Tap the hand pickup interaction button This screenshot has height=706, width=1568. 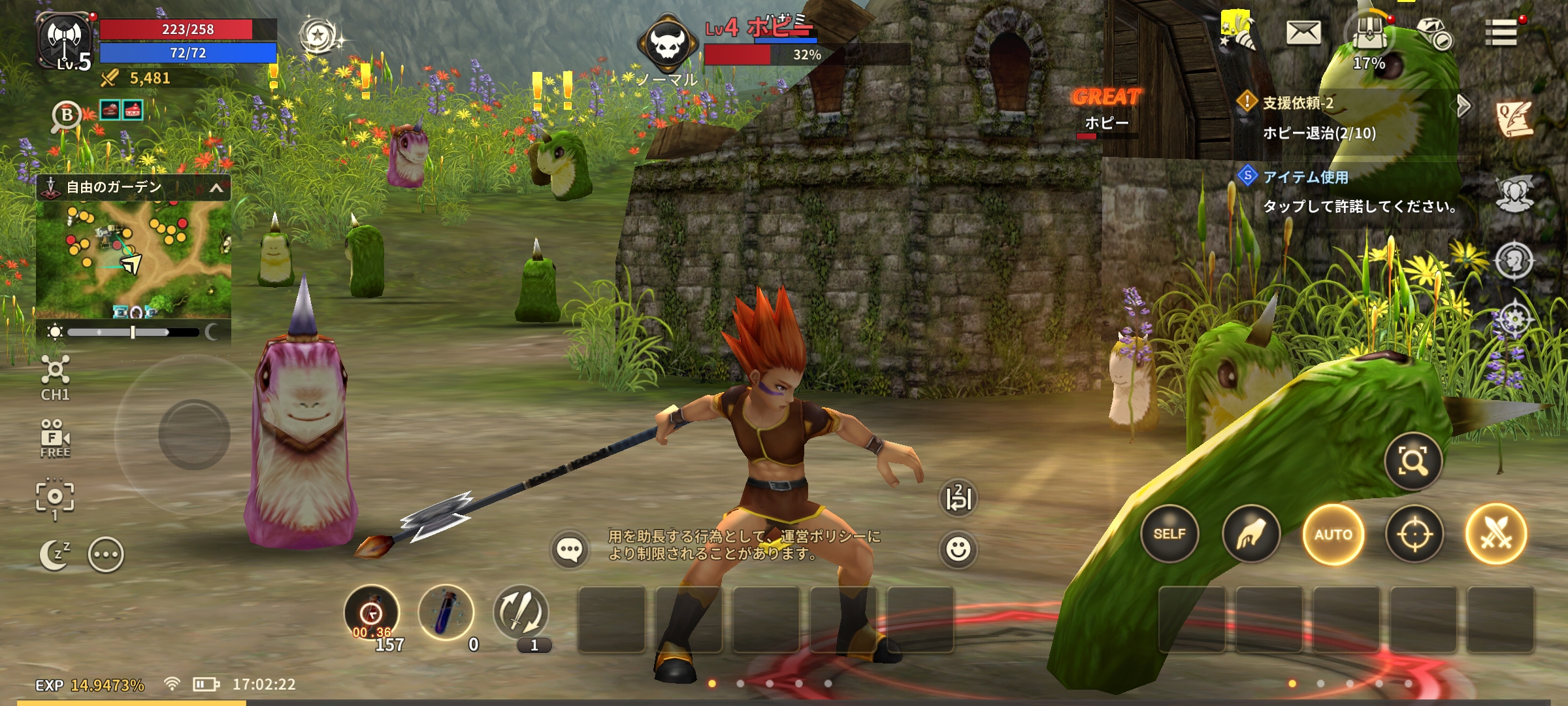click(x=1250, y=534)
